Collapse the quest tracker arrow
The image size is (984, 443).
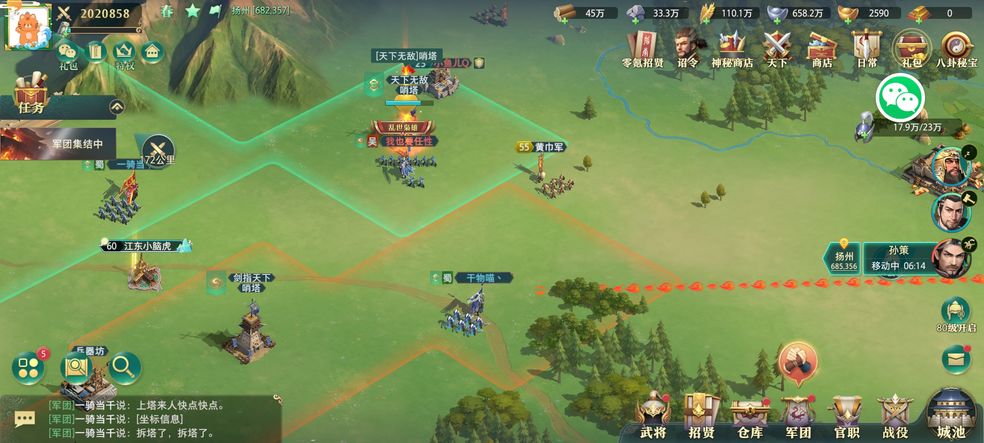point(117,105)
